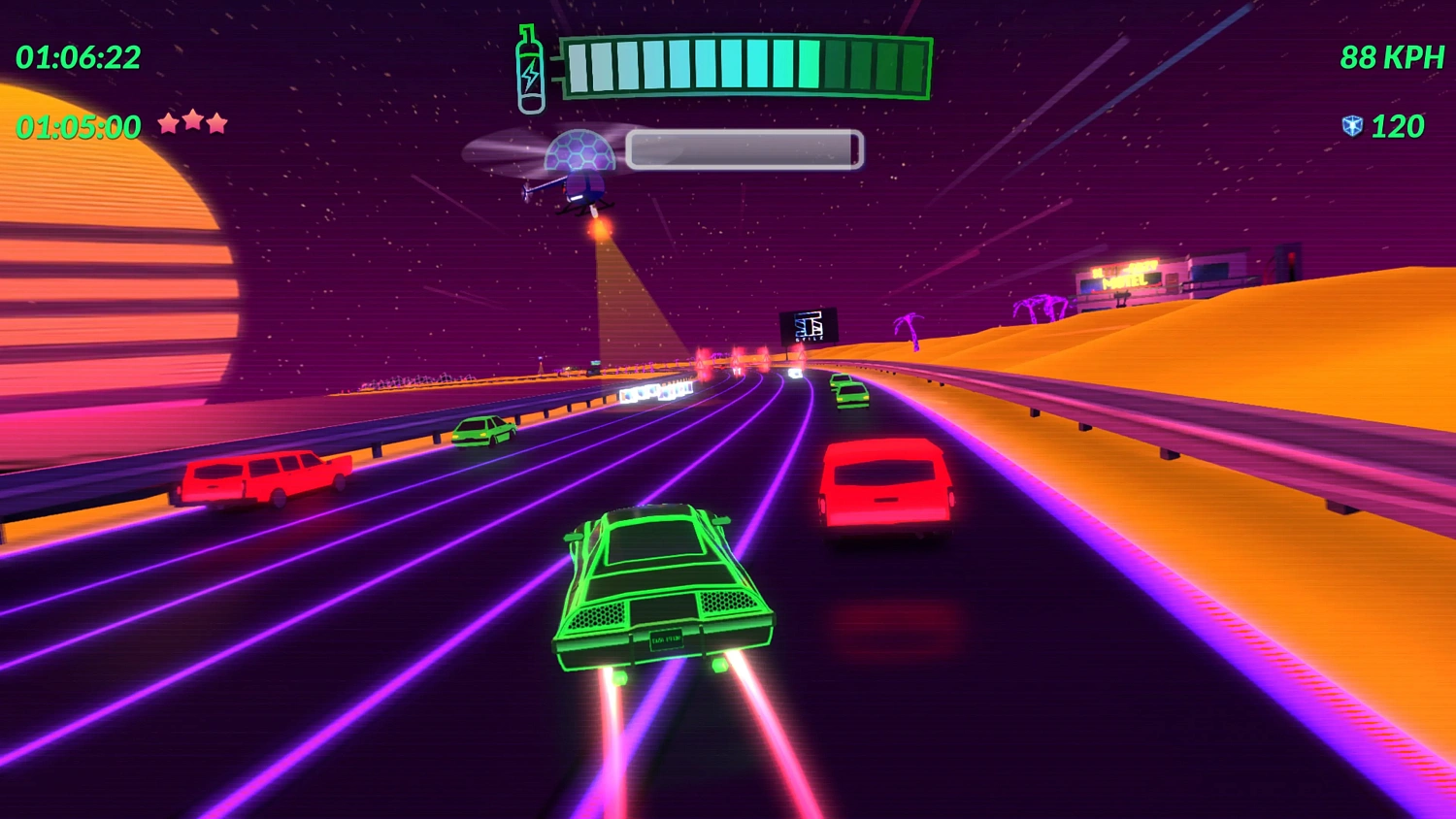Select the target time 01:05:00
This screenshot has width=1456, height=819.
(x=78, y=124)
